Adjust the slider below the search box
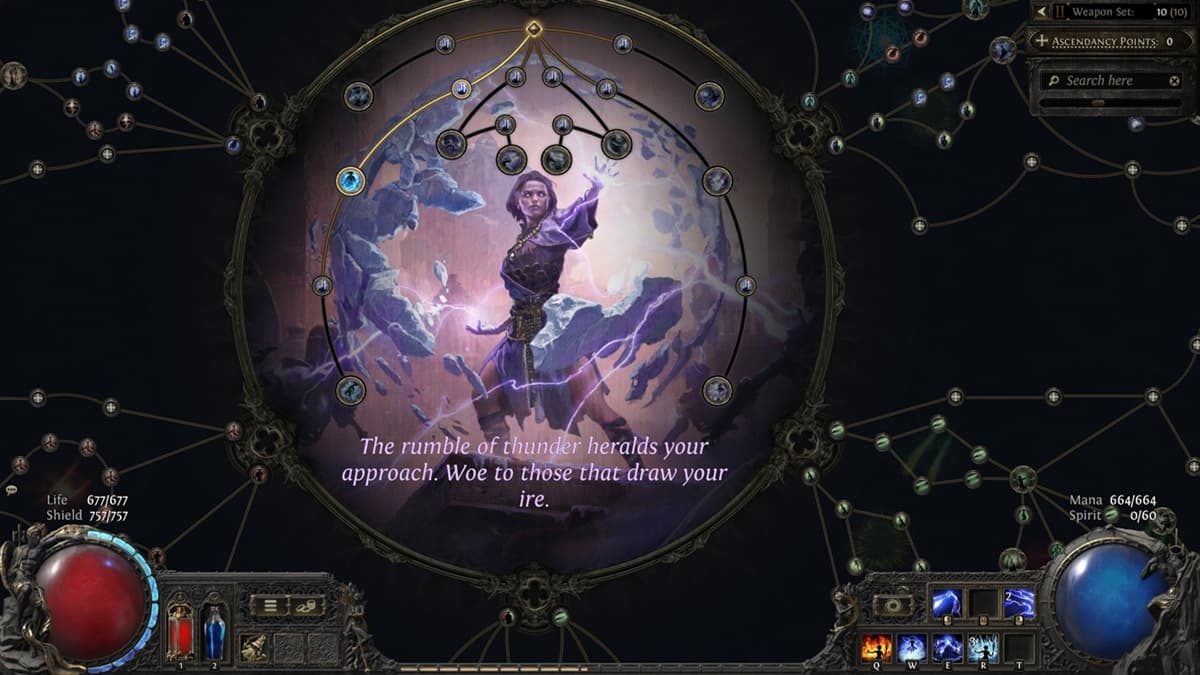 (1098, 101)
